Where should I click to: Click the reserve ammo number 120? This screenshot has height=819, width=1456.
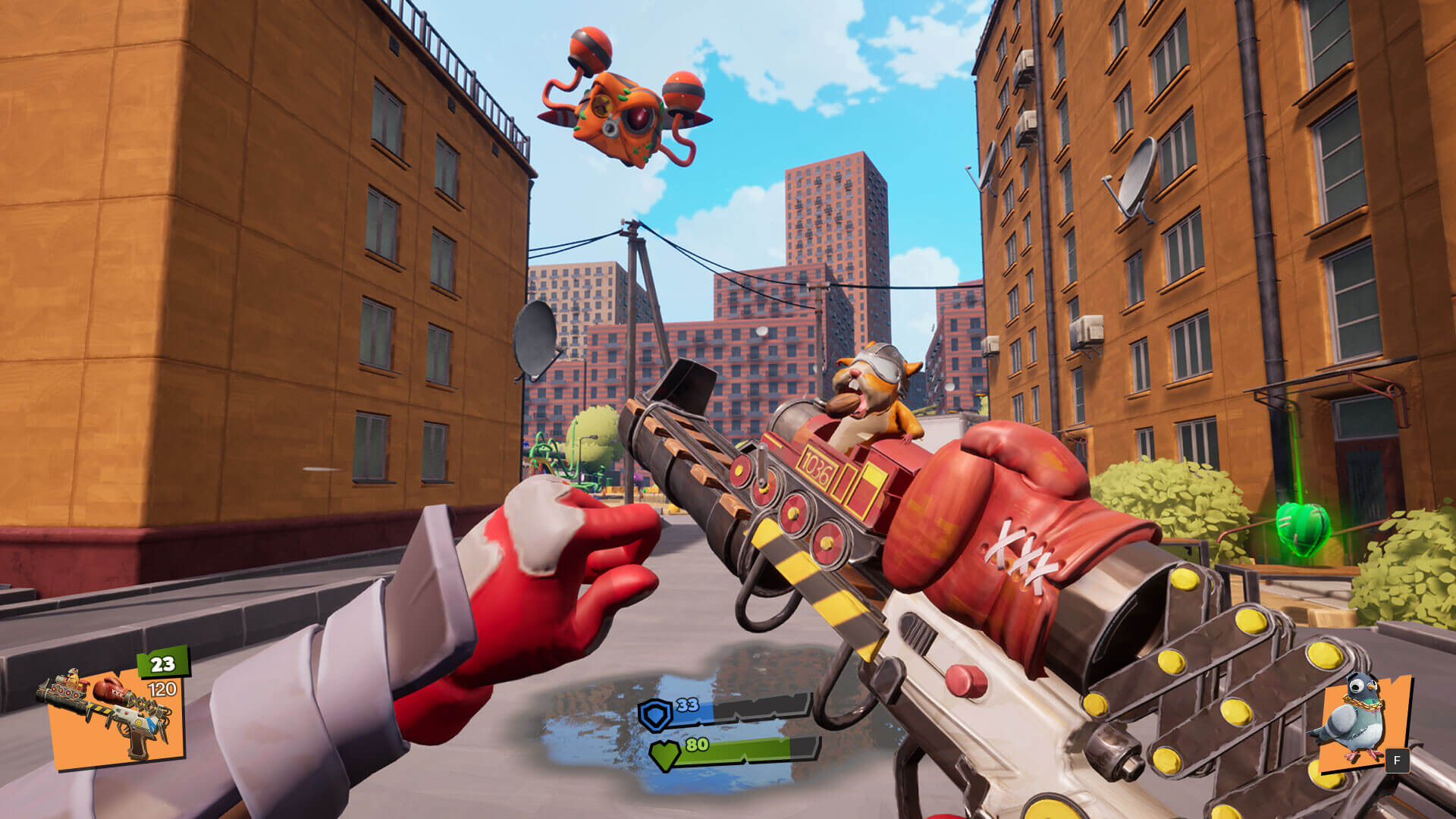pyautogui.click(x=162, y=688)
